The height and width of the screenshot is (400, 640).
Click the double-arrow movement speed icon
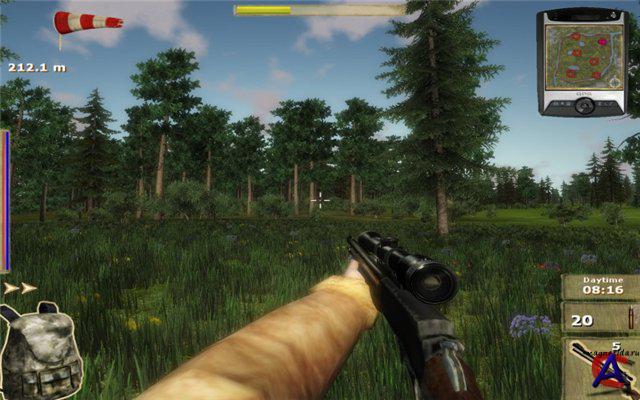[x=20, y=288]
